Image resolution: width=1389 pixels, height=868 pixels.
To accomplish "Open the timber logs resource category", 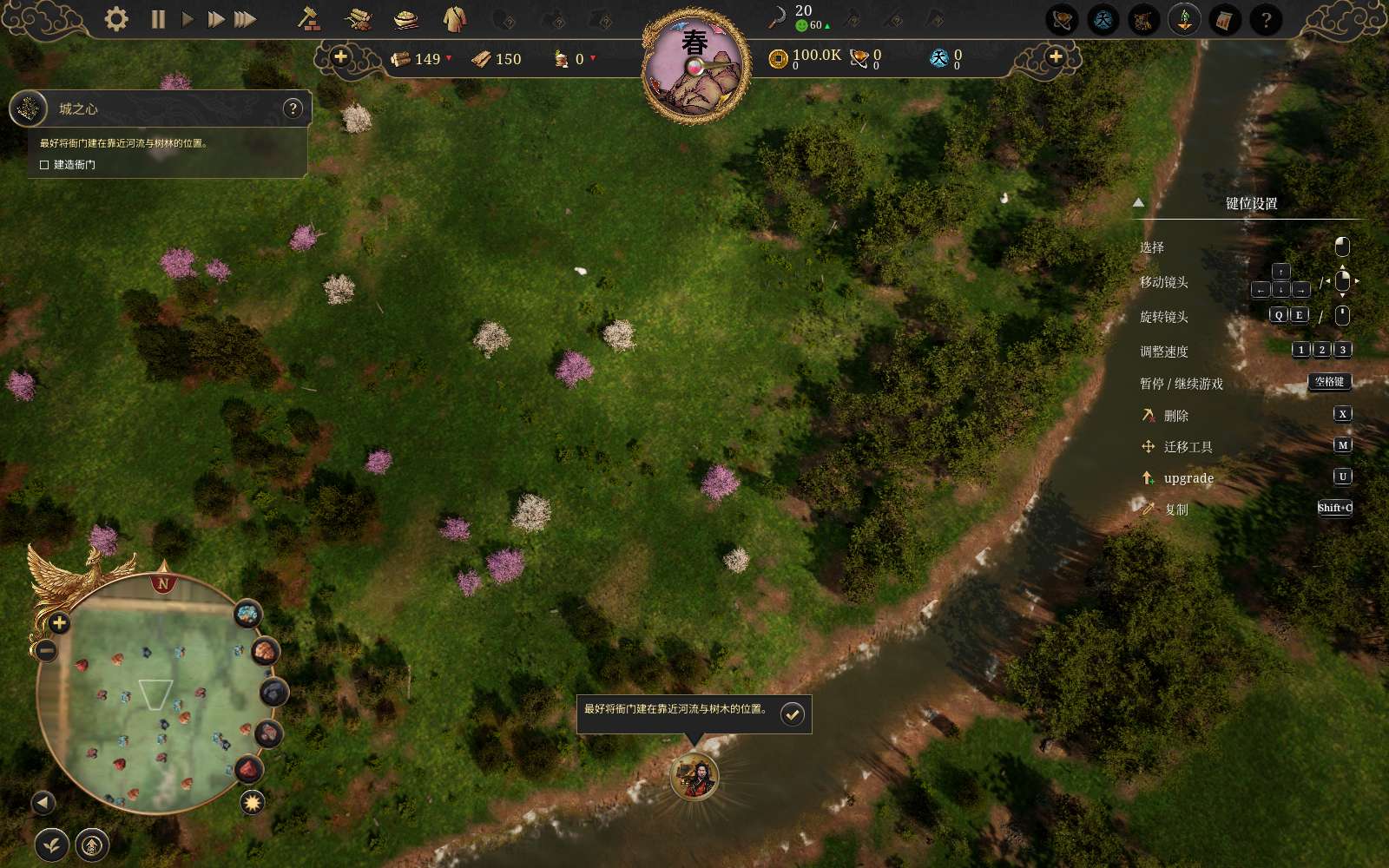I will pyautogui.click(x=358, y=19).
